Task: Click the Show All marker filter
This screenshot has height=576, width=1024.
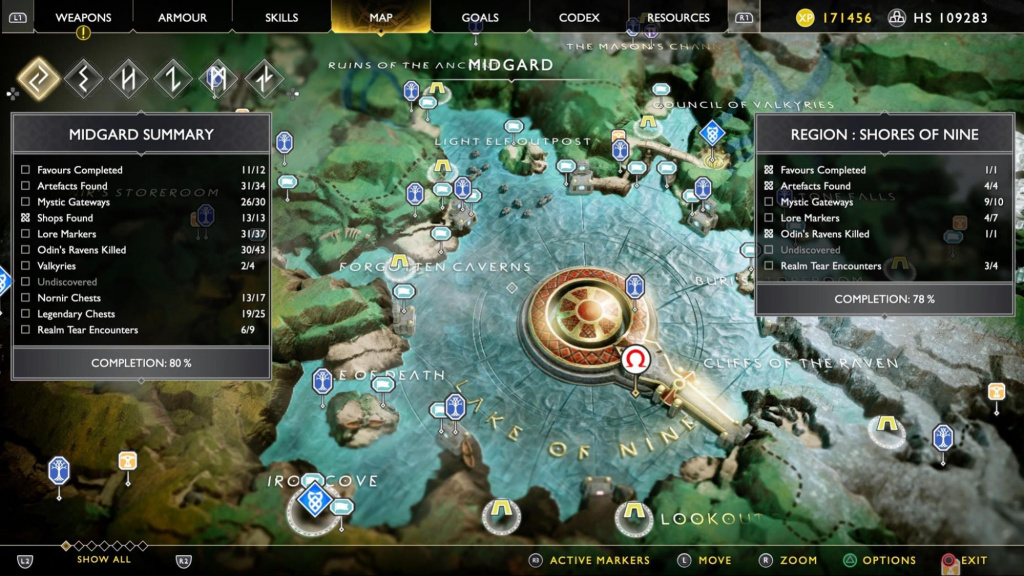Action: pos(104,559)
